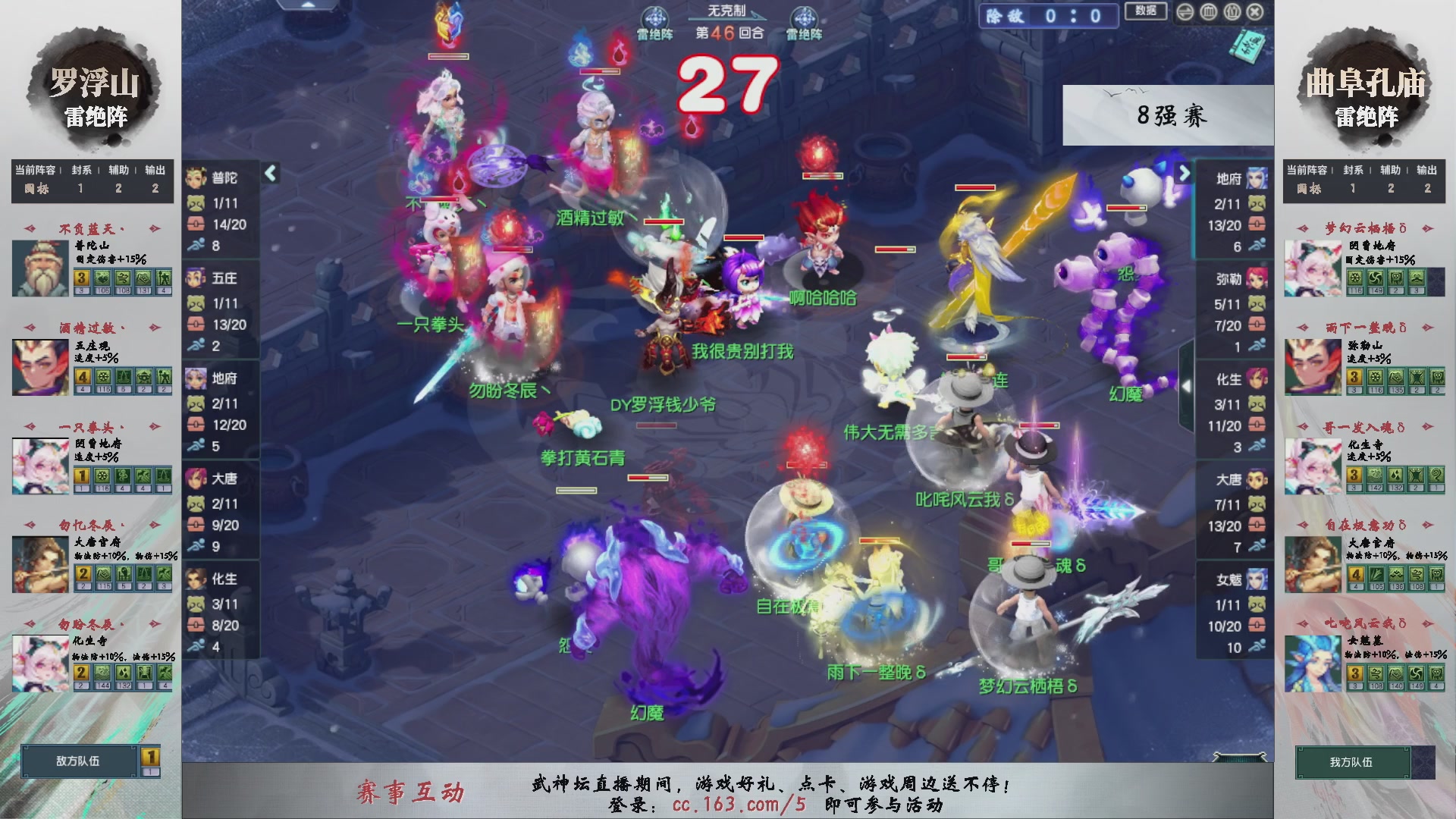Open the scroll lantern icon in top-right toolbar
Screen dimensions: 1456x819
tap(1232, 13)
